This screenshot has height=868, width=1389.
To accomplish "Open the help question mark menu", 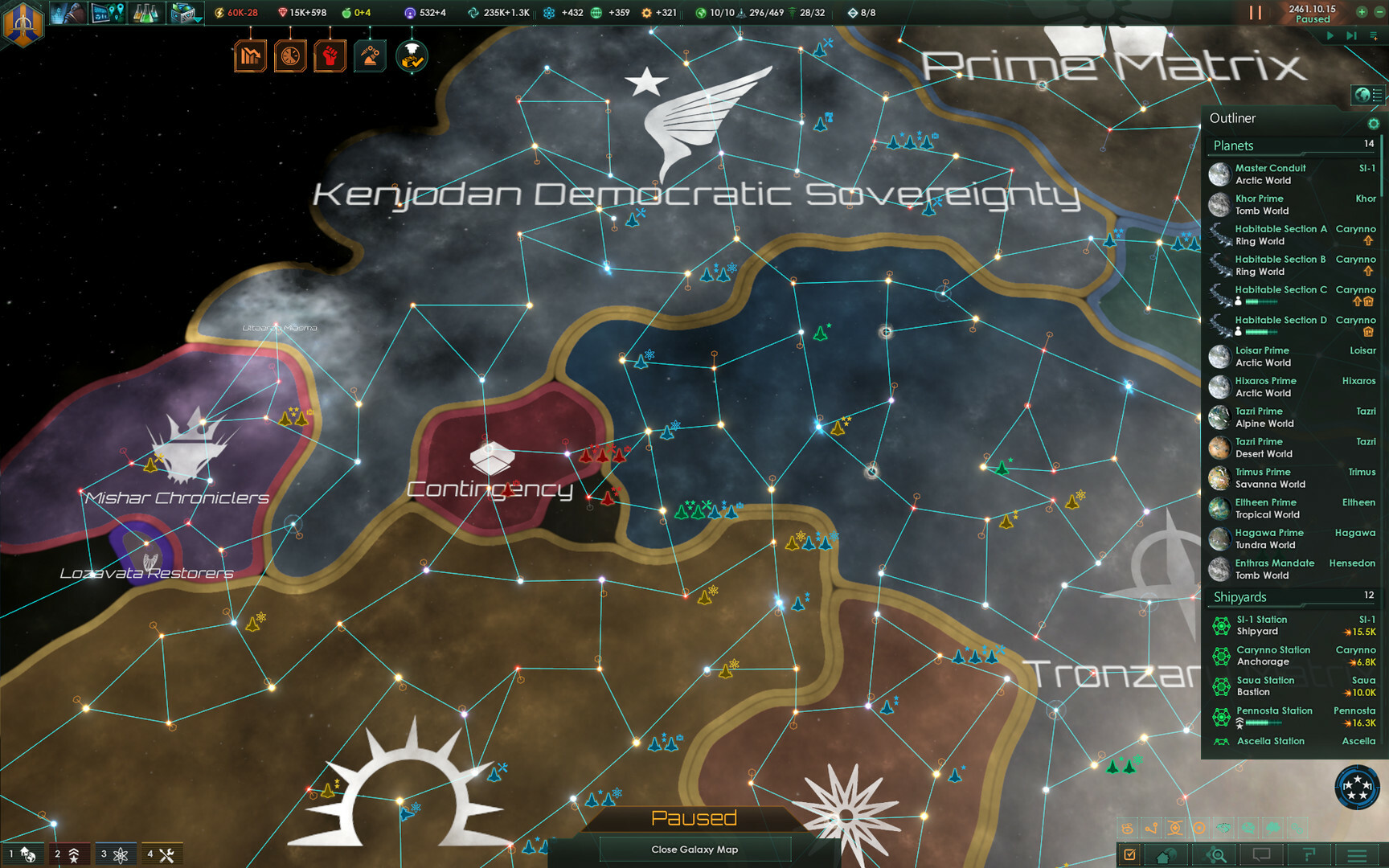I will click(1309, 855).
